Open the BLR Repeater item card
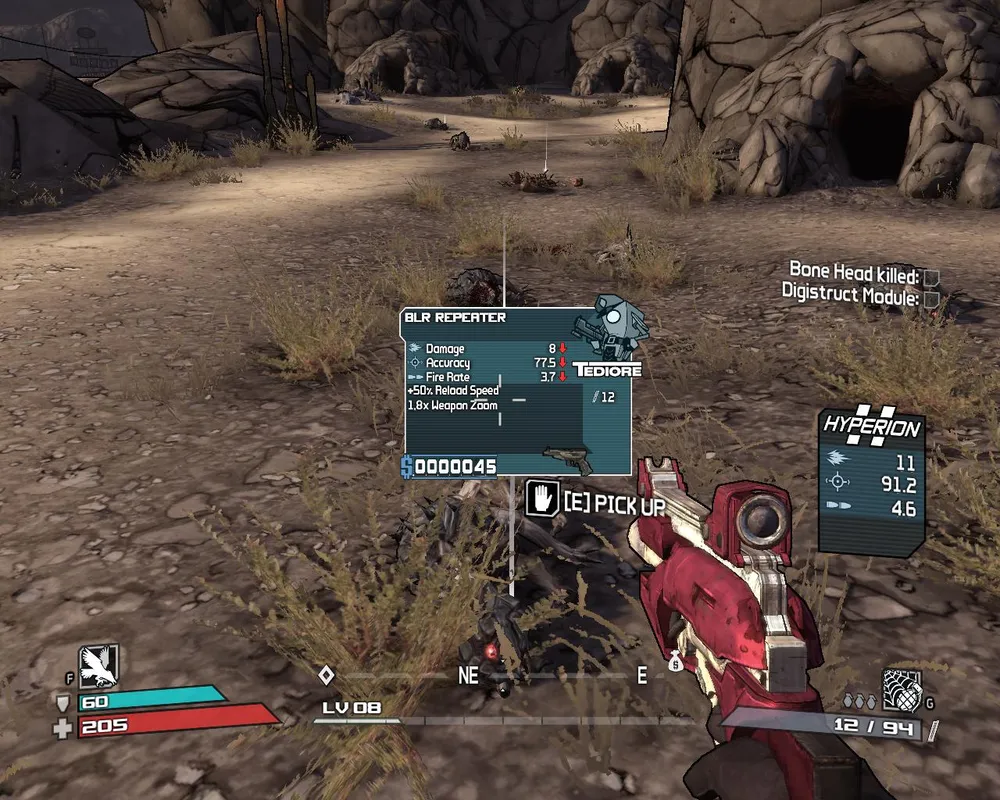This screenshot has height=800, width=1000. click(516, 392)
